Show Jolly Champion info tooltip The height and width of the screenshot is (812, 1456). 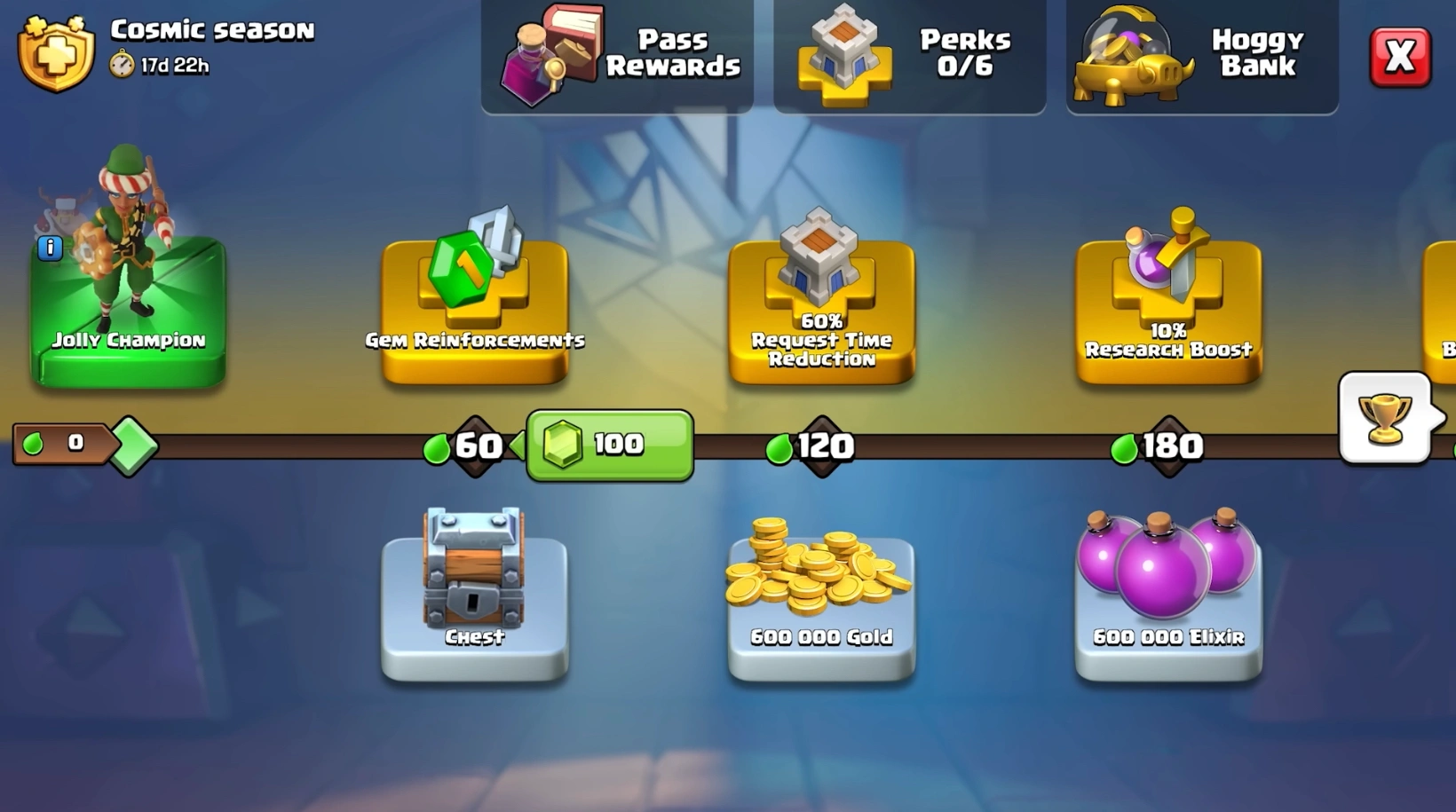click(x=51, y=248)
